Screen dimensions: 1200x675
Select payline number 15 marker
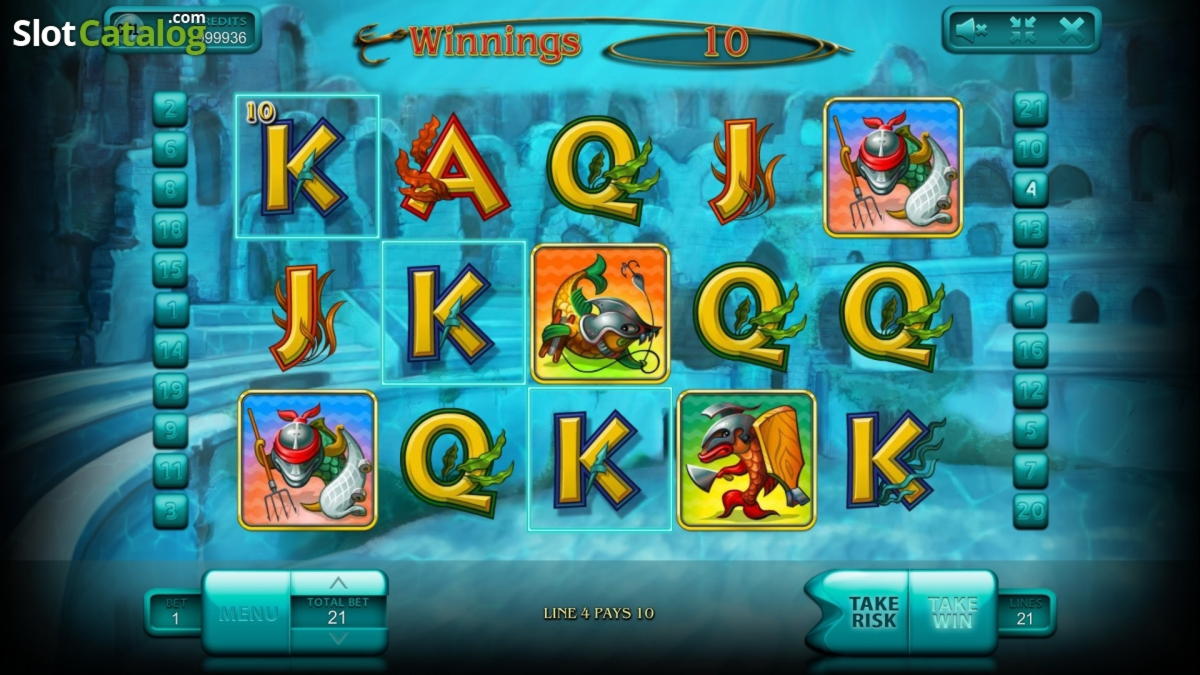(x=170, y=269)
